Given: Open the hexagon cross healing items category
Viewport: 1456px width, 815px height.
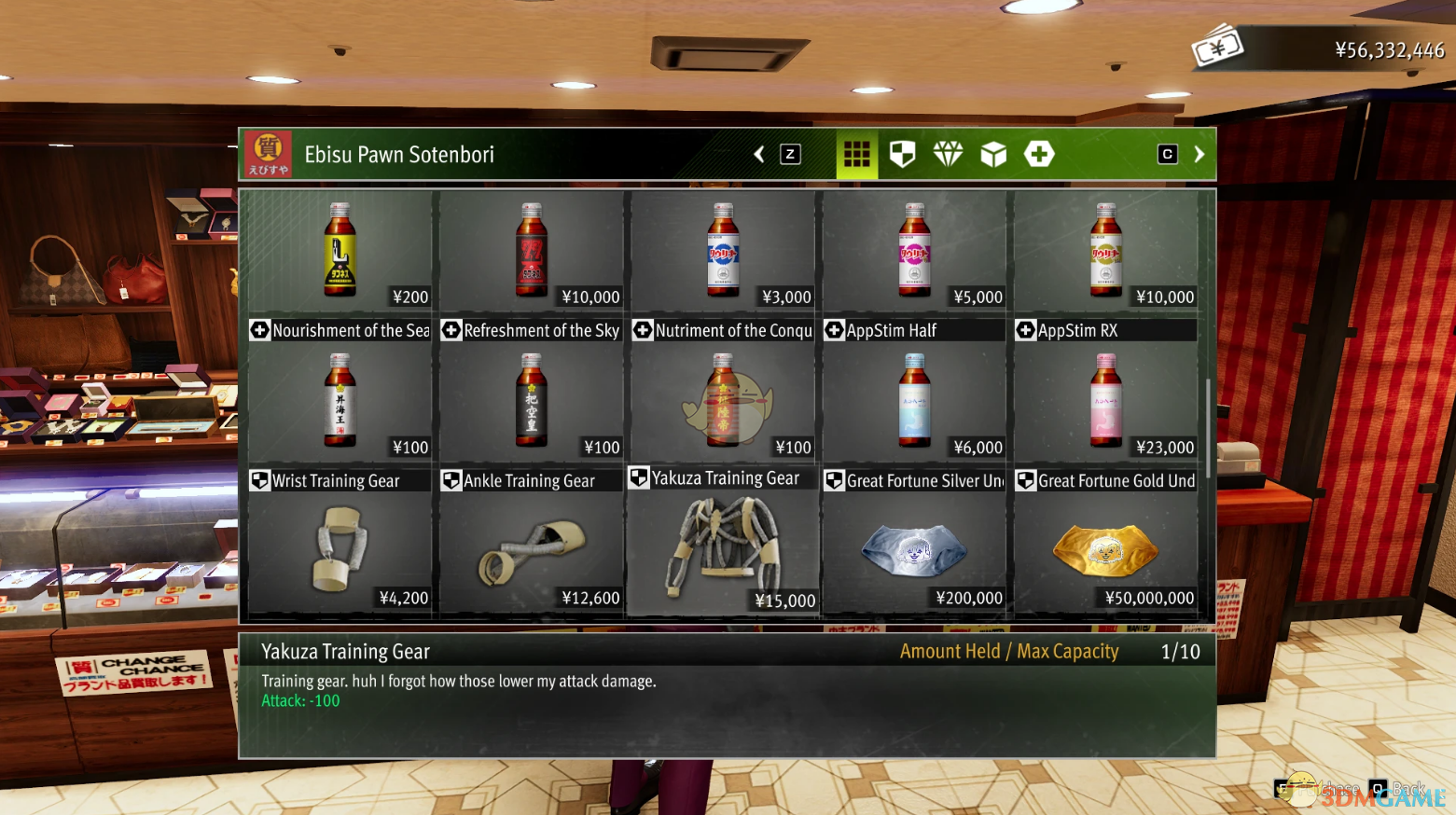Looking at the screenshot, I should click(x=1039, y=154).
